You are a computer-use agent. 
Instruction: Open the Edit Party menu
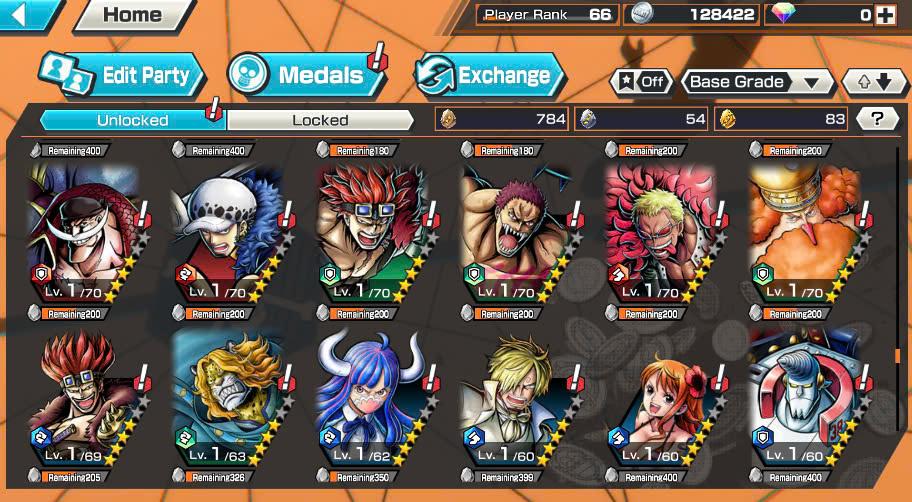(x=121, y=75)
